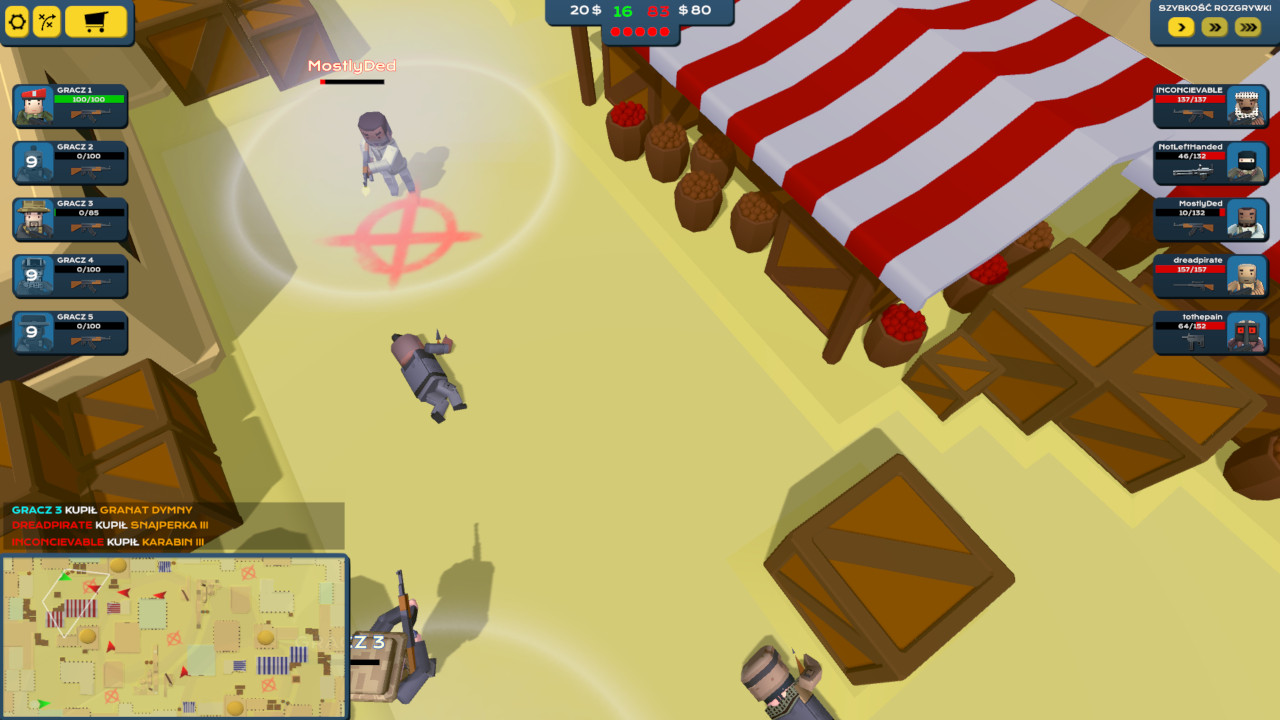Open the settings gear menu
The height and width of the screenshot is (720, 1280).
coord(17,21)
